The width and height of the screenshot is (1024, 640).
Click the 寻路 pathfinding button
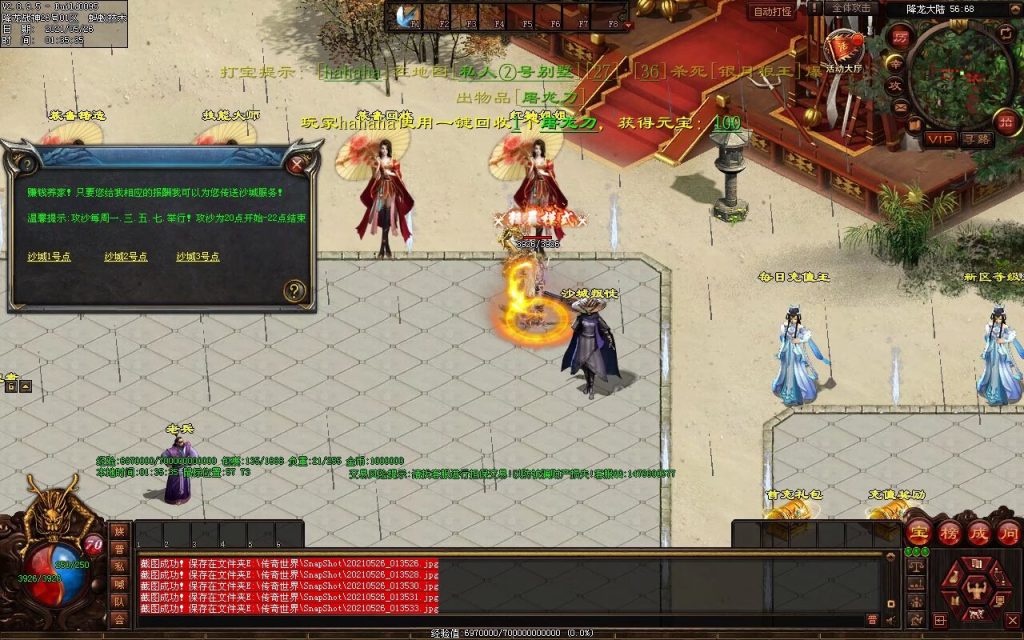pyautogui.click(x=975, y=138)
